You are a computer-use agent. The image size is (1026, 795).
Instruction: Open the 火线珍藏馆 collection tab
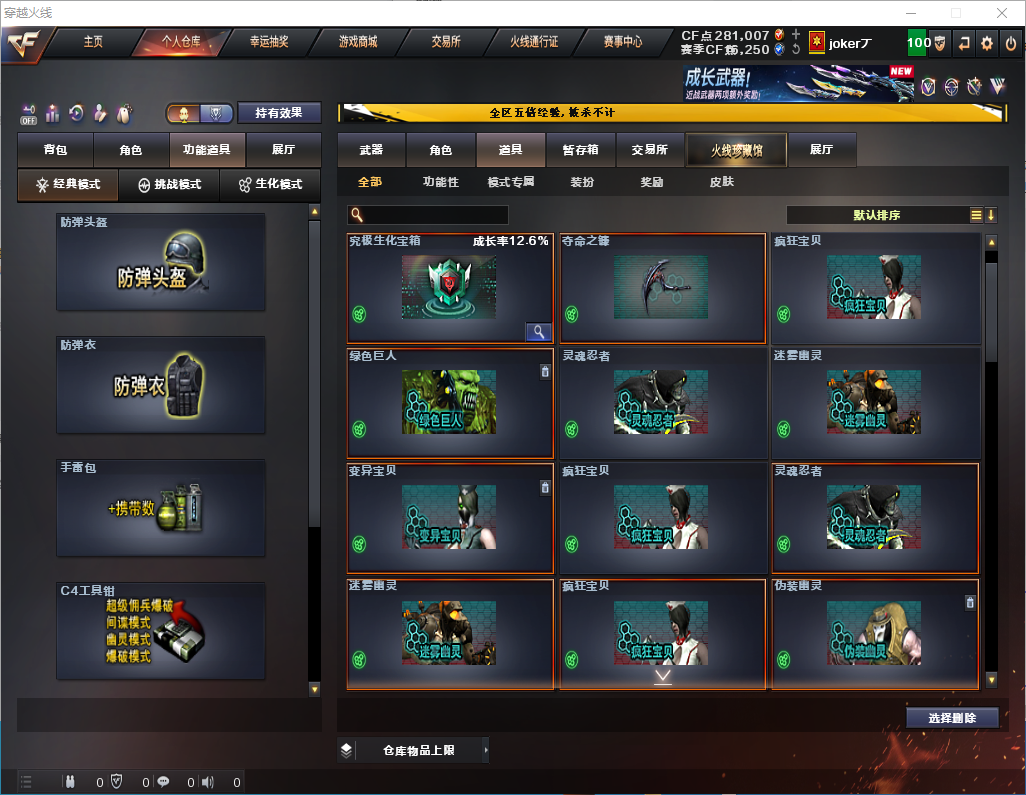(x=736, y=150)
